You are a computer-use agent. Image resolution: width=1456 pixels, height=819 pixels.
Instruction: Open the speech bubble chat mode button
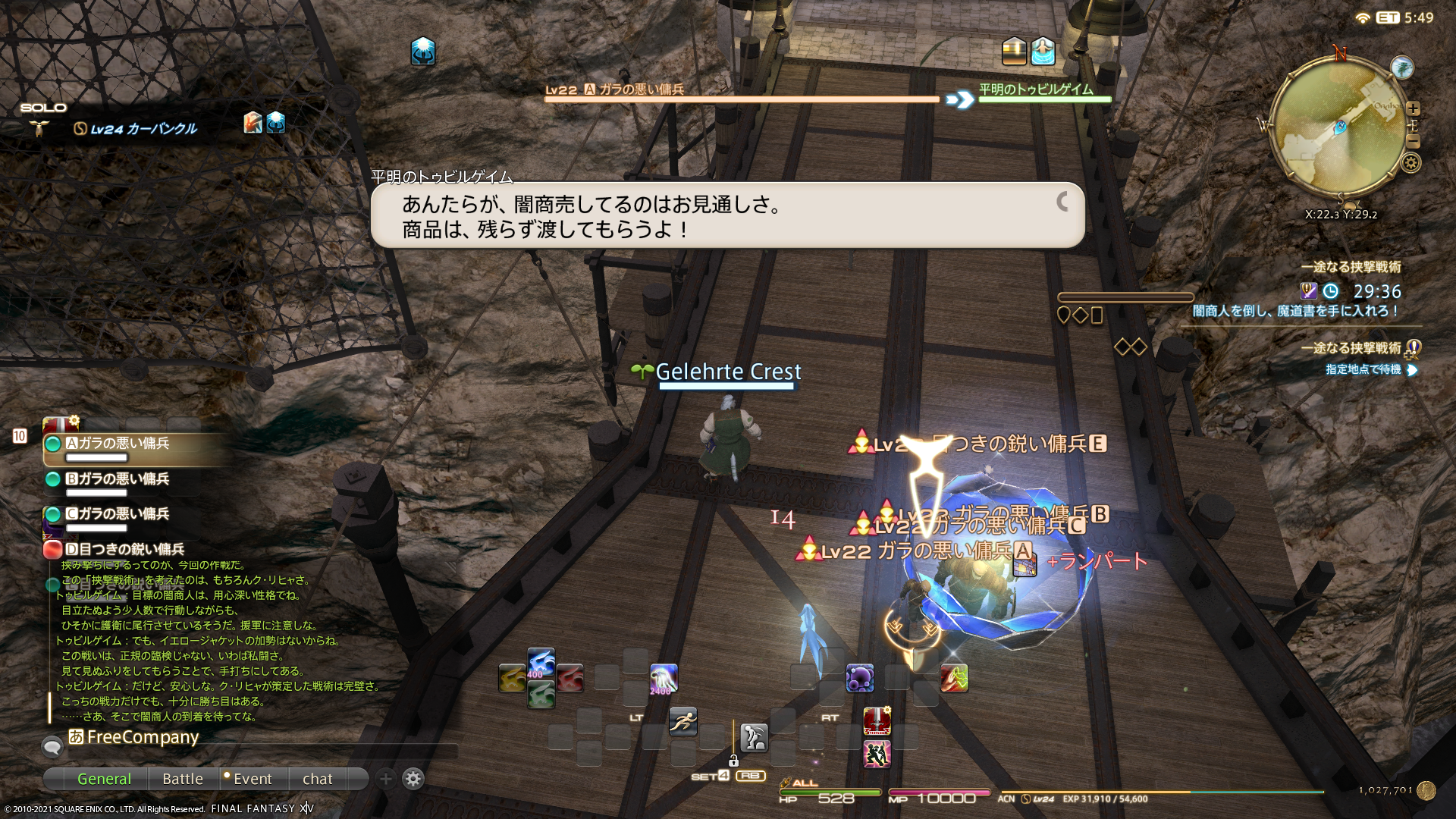52,747
